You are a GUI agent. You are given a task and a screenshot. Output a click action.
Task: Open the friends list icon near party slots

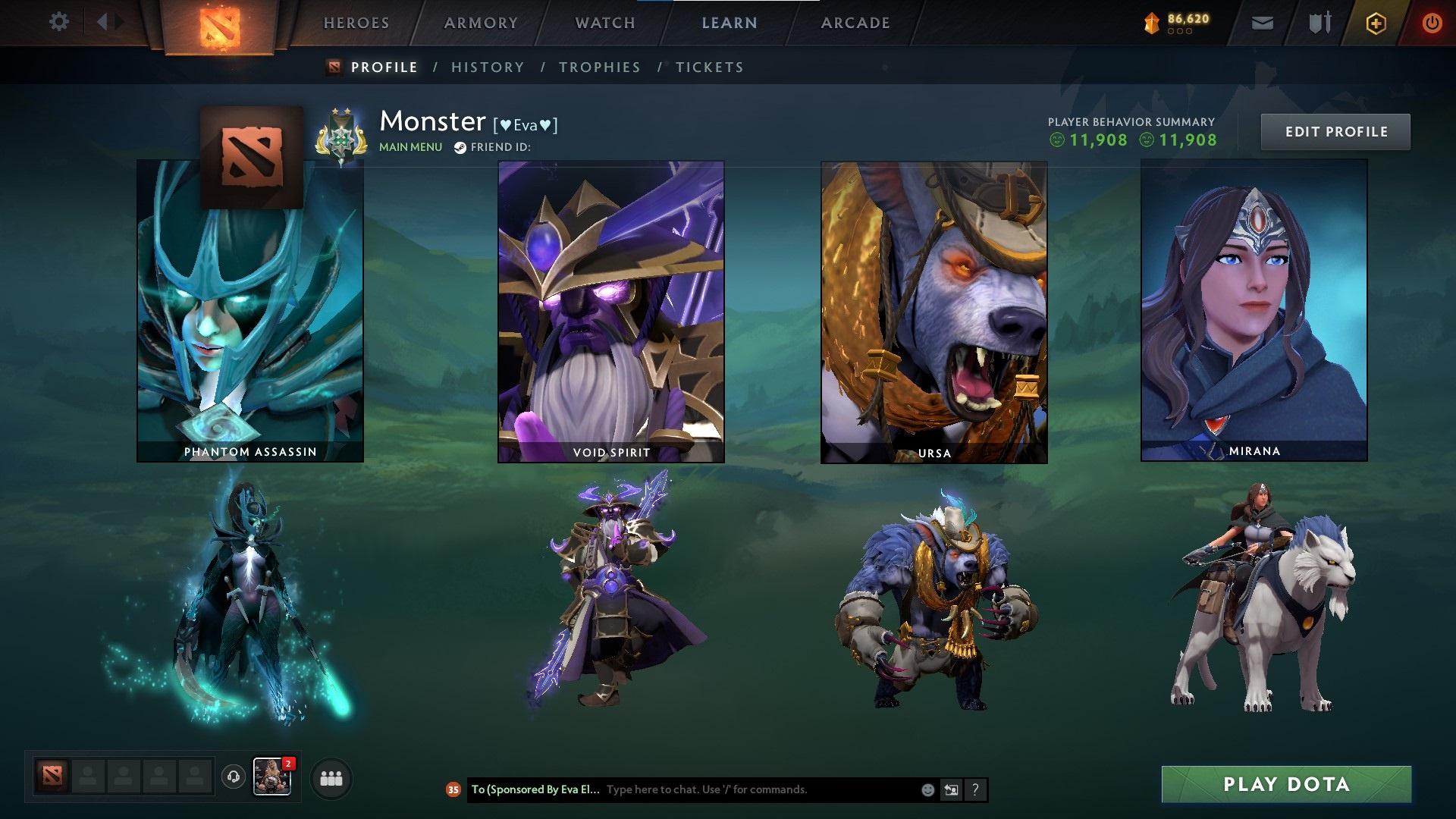click(x=329, y=779)
